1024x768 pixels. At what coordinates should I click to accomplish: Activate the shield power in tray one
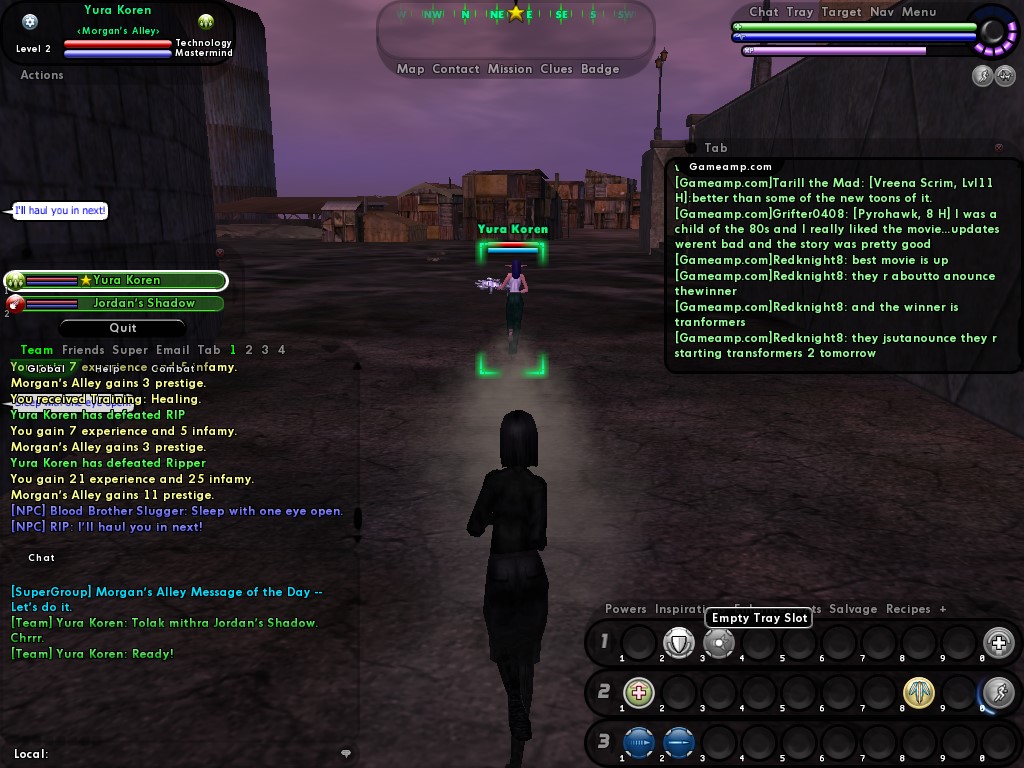(x=679, y=643)
